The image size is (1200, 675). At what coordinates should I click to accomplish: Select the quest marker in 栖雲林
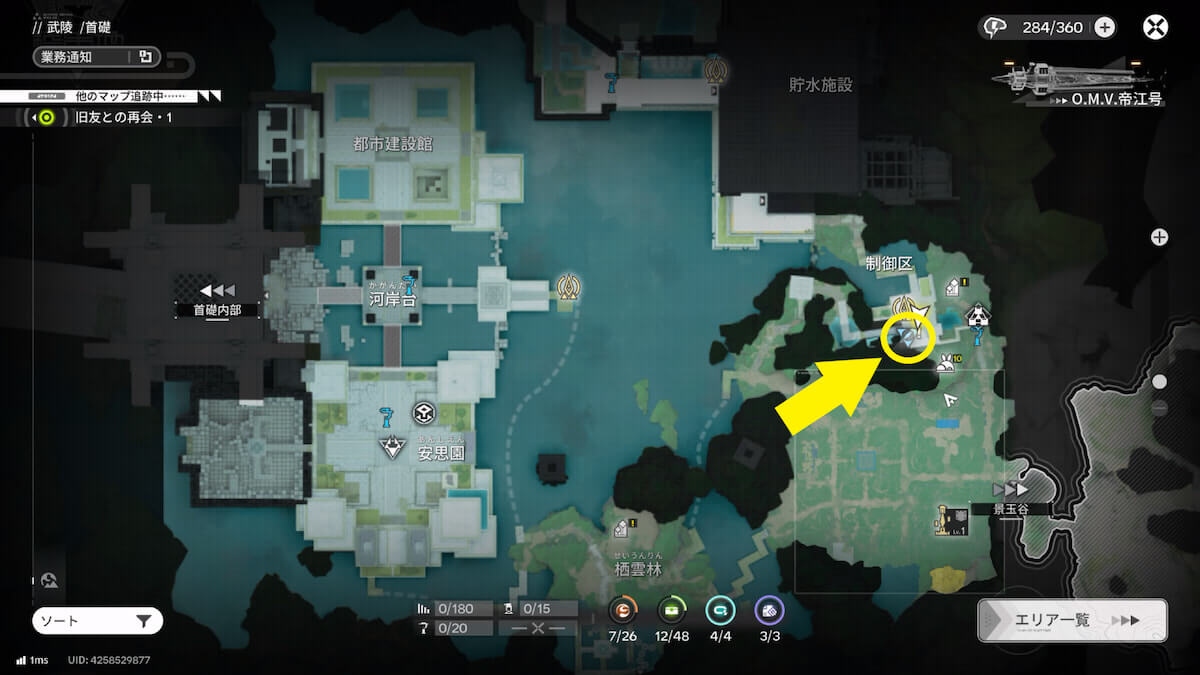pos(622,527)
